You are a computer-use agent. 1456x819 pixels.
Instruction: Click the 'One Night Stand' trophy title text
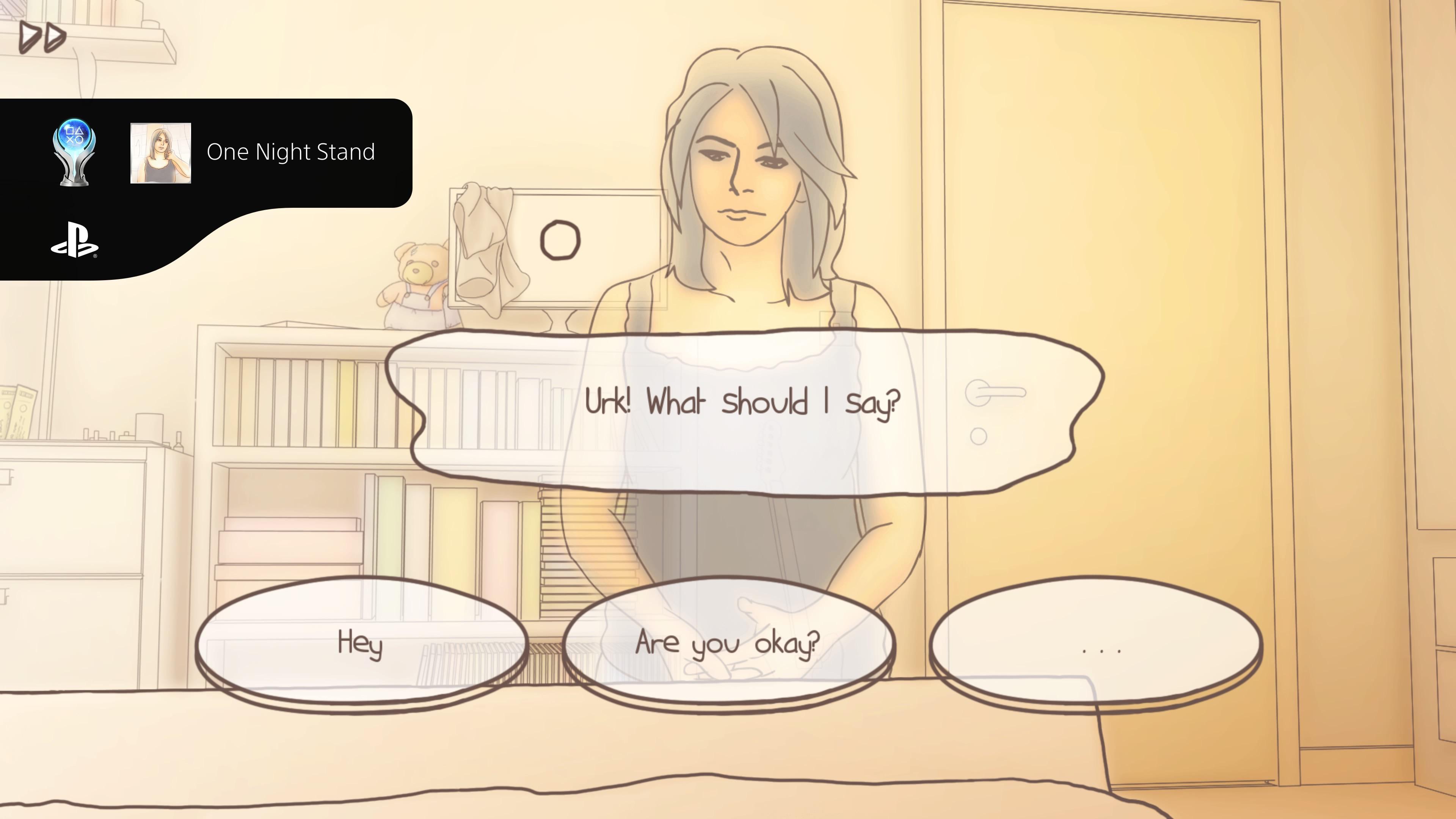[291, 152]
